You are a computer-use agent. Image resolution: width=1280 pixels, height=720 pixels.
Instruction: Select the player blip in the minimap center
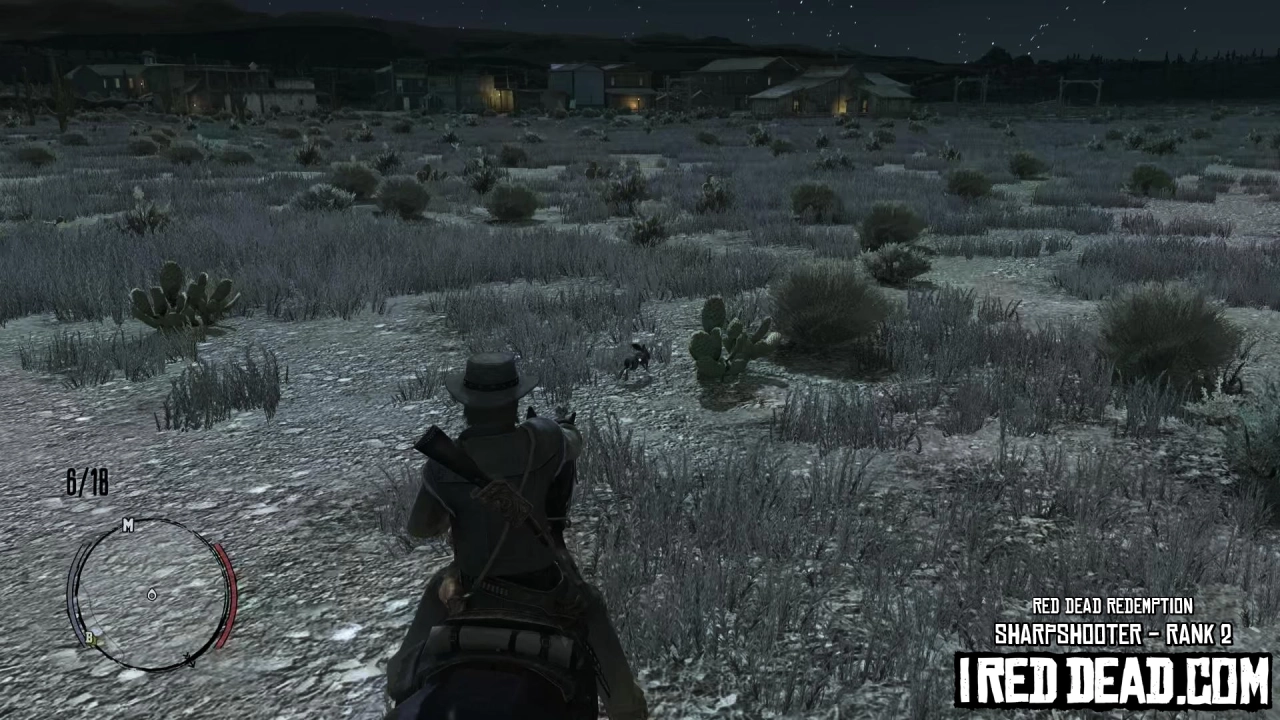(151, 594)
